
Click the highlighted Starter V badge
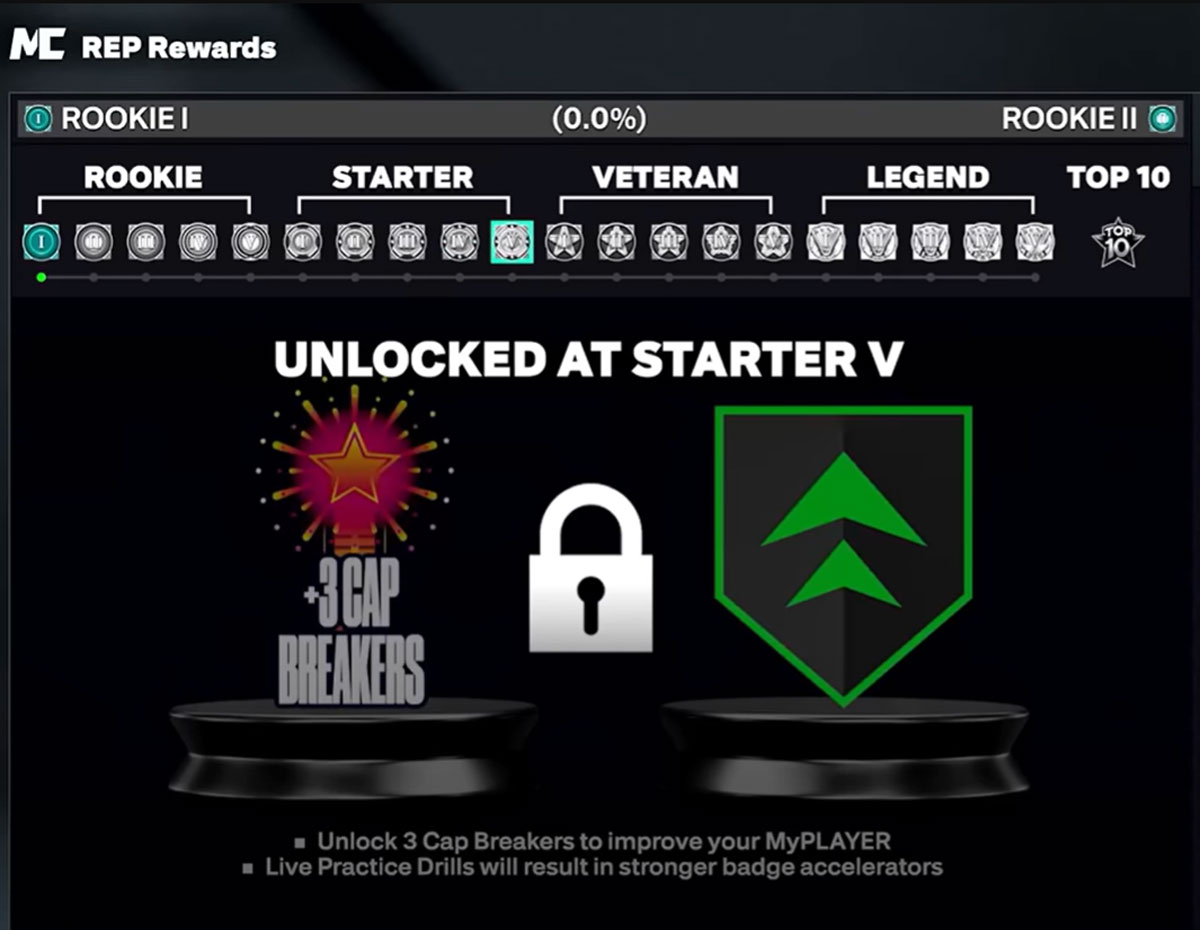tap(512, 242)
